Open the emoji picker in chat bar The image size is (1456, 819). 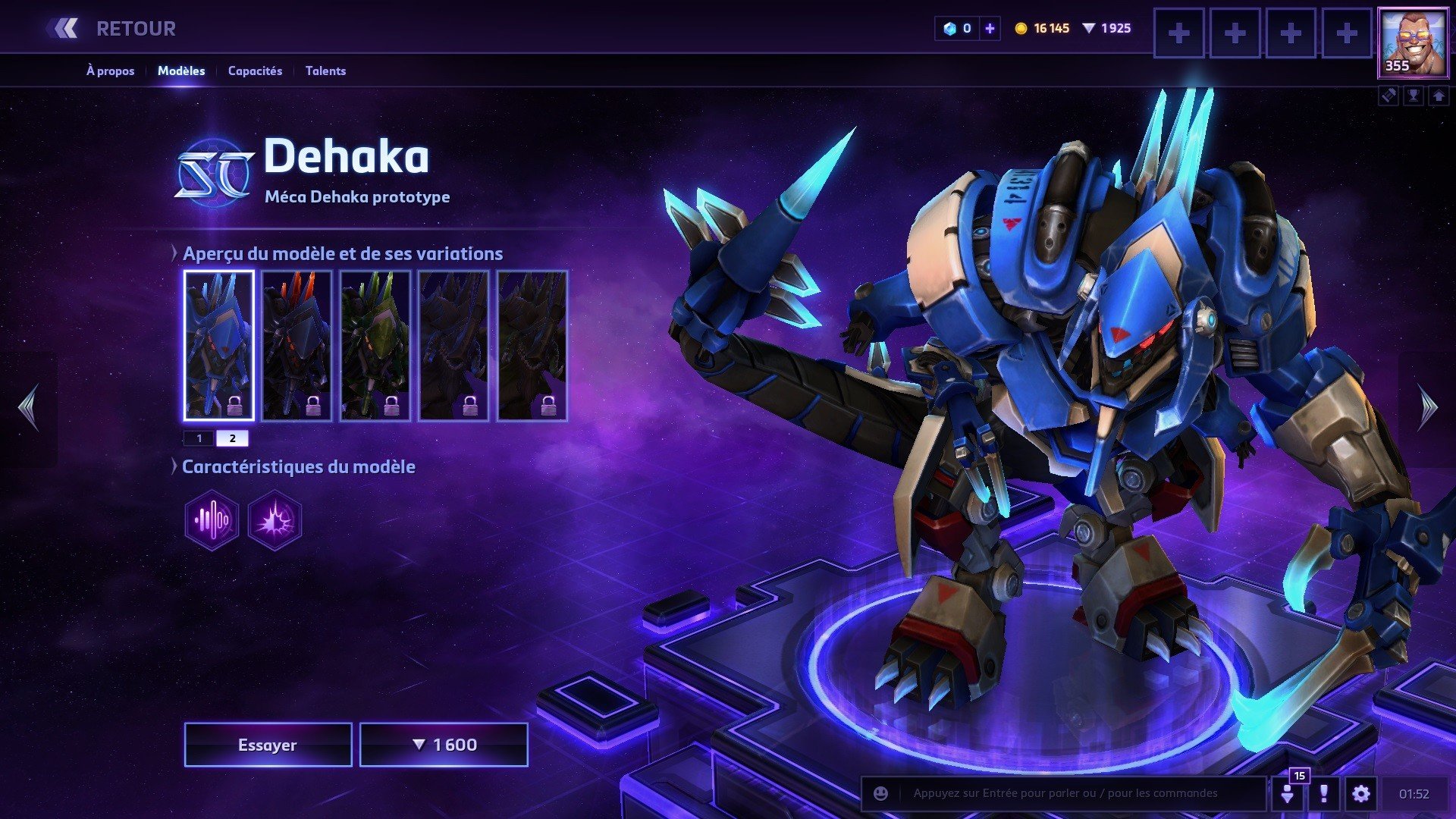coord(879,794)
